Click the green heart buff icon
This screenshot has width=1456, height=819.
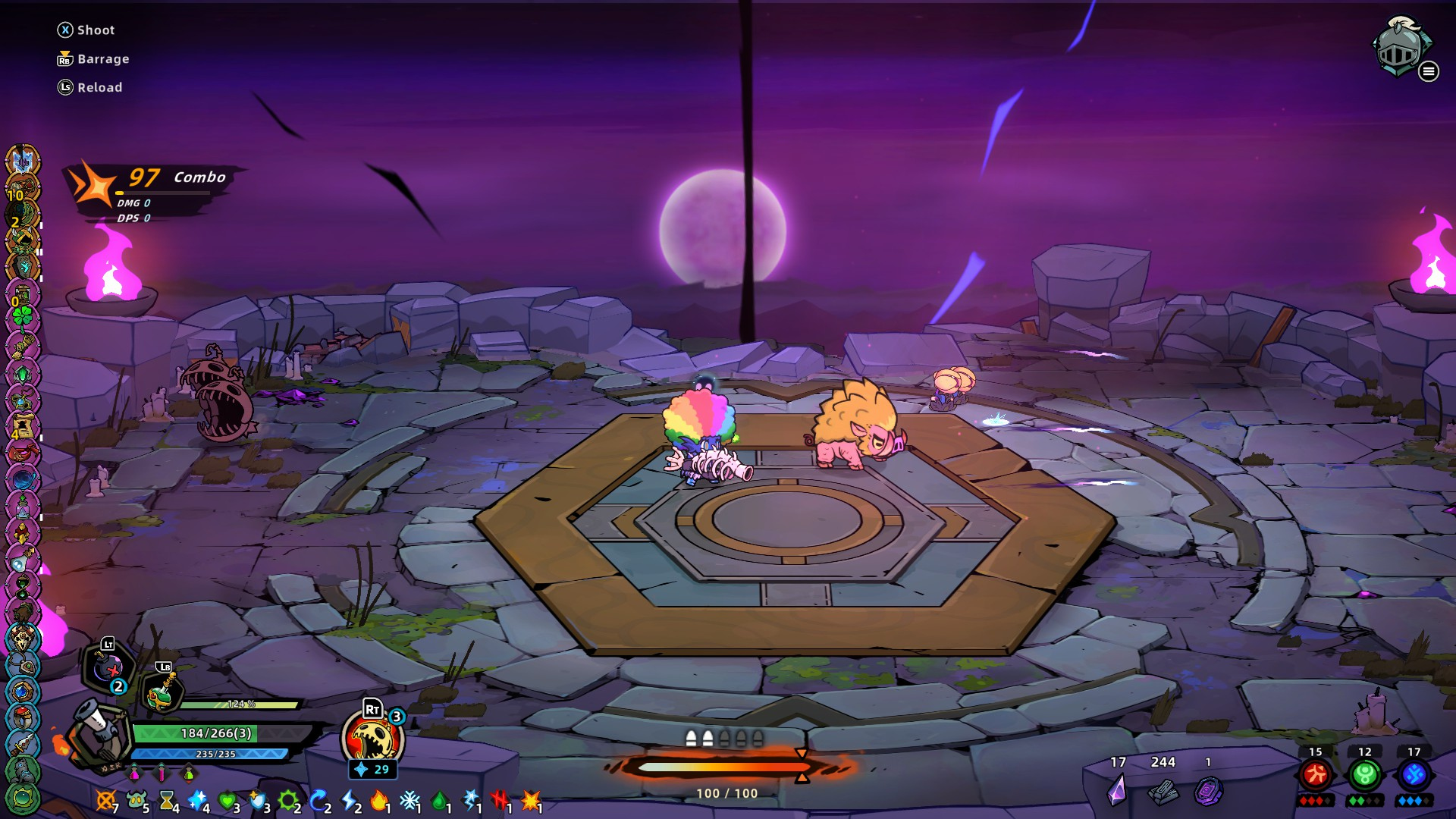[x=227, y=800]
